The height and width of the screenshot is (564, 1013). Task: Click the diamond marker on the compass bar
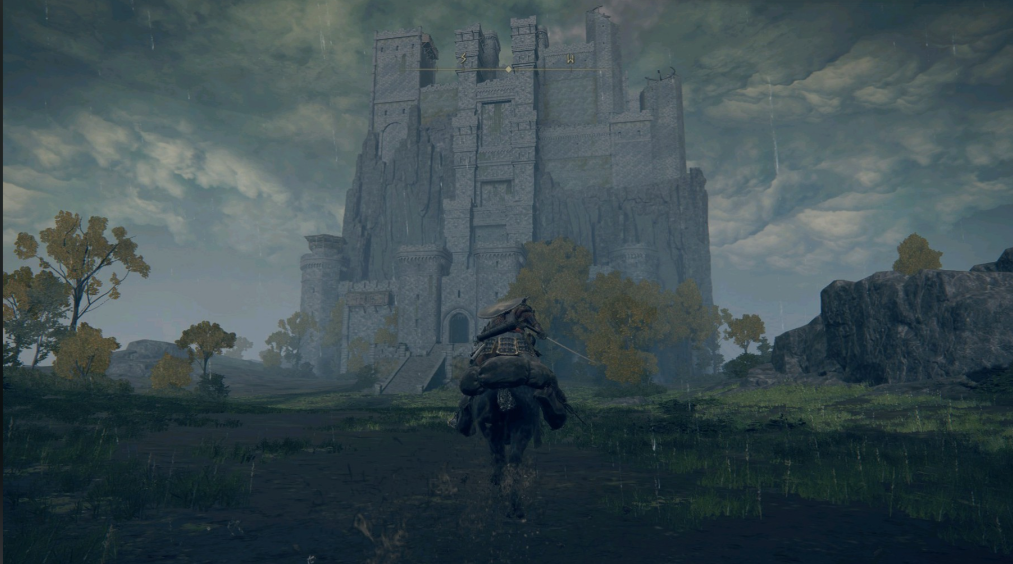[x=509, y=69]
